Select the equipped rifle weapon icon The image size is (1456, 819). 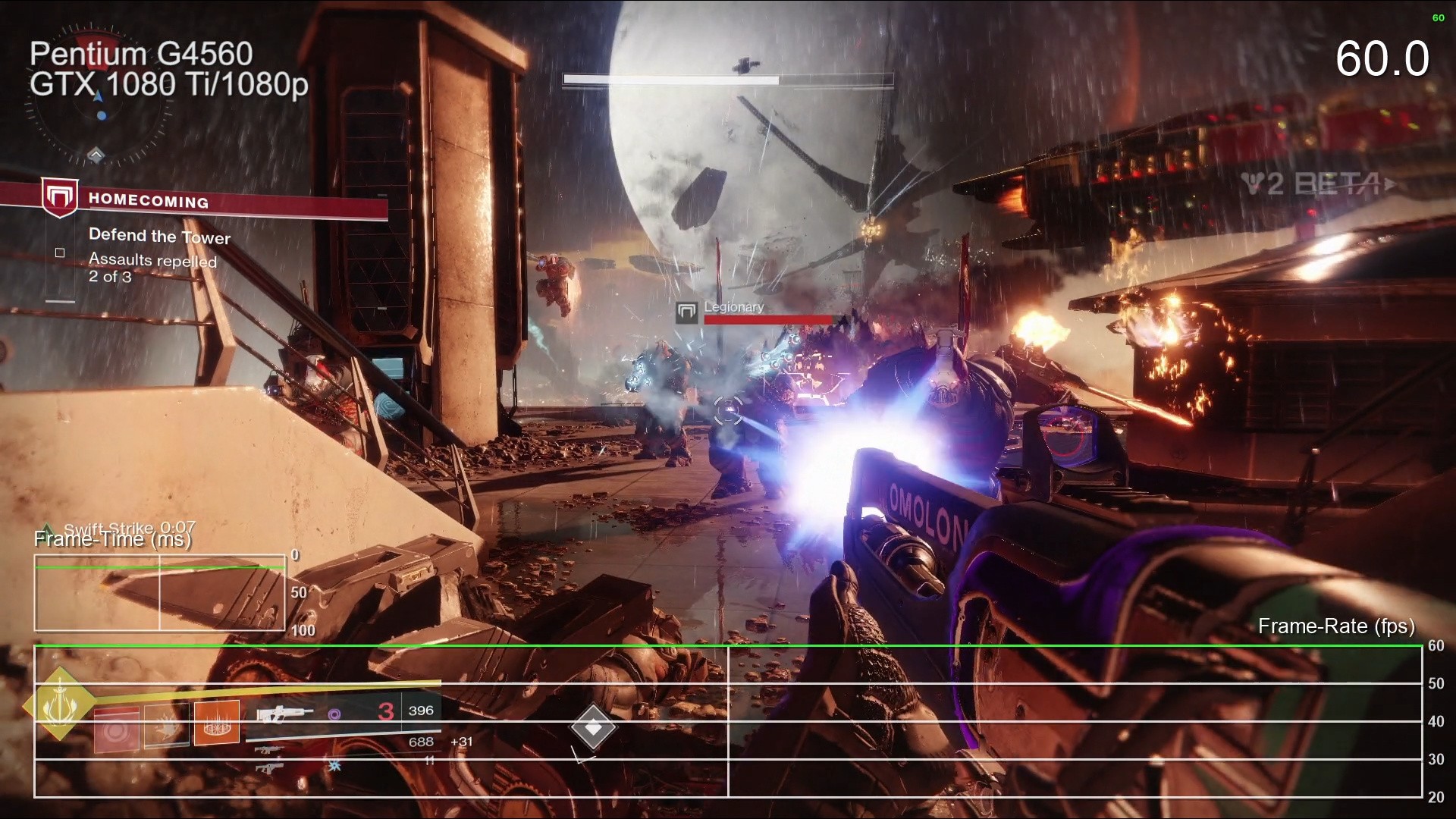284,714
